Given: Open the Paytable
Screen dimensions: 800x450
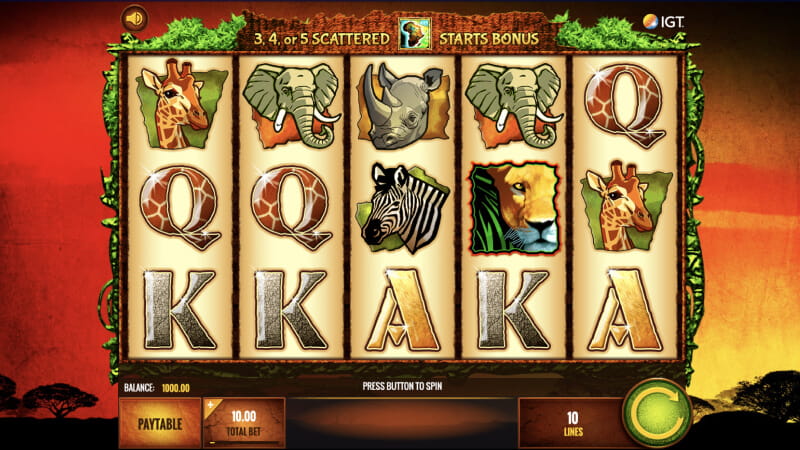Looking at the screenshot, I should [x=159, y=421].
